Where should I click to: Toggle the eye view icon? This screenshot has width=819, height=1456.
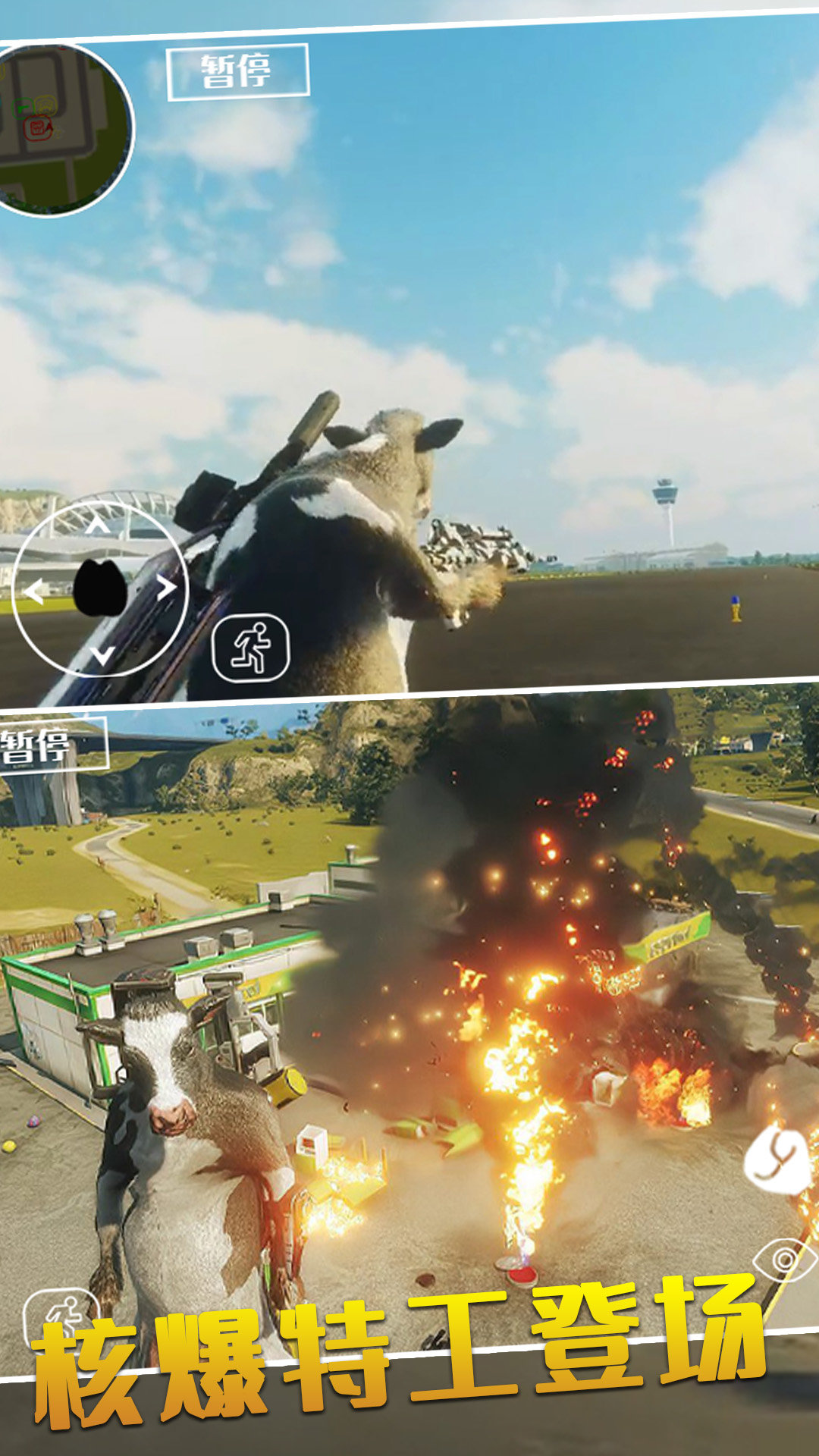pos(785,1261)
